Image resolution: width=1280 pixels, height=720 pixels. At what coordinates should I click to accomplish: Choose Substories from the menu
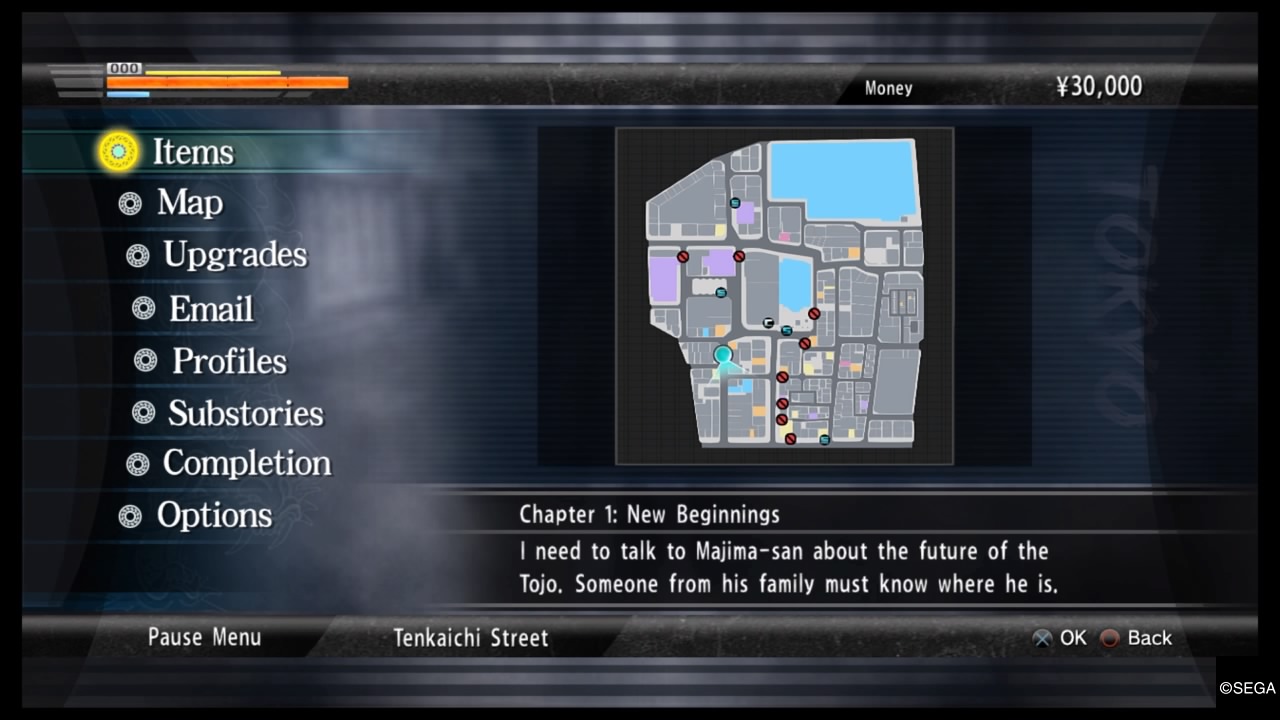245,413
